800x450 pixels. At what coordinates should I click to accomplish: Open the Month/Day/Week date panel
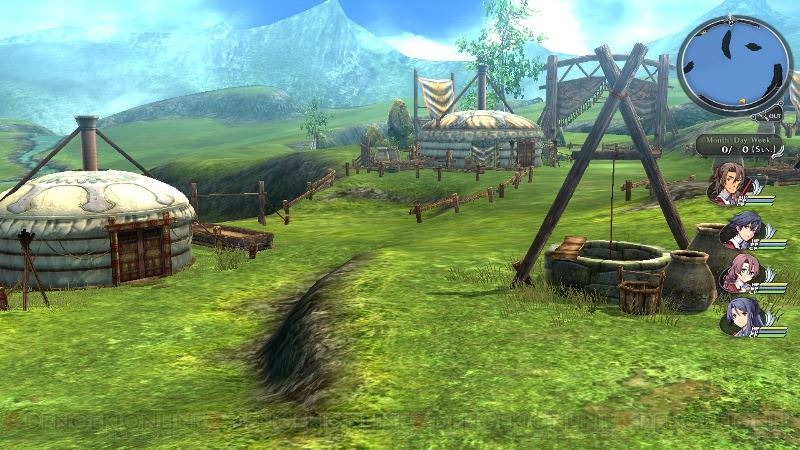(741, 146)
